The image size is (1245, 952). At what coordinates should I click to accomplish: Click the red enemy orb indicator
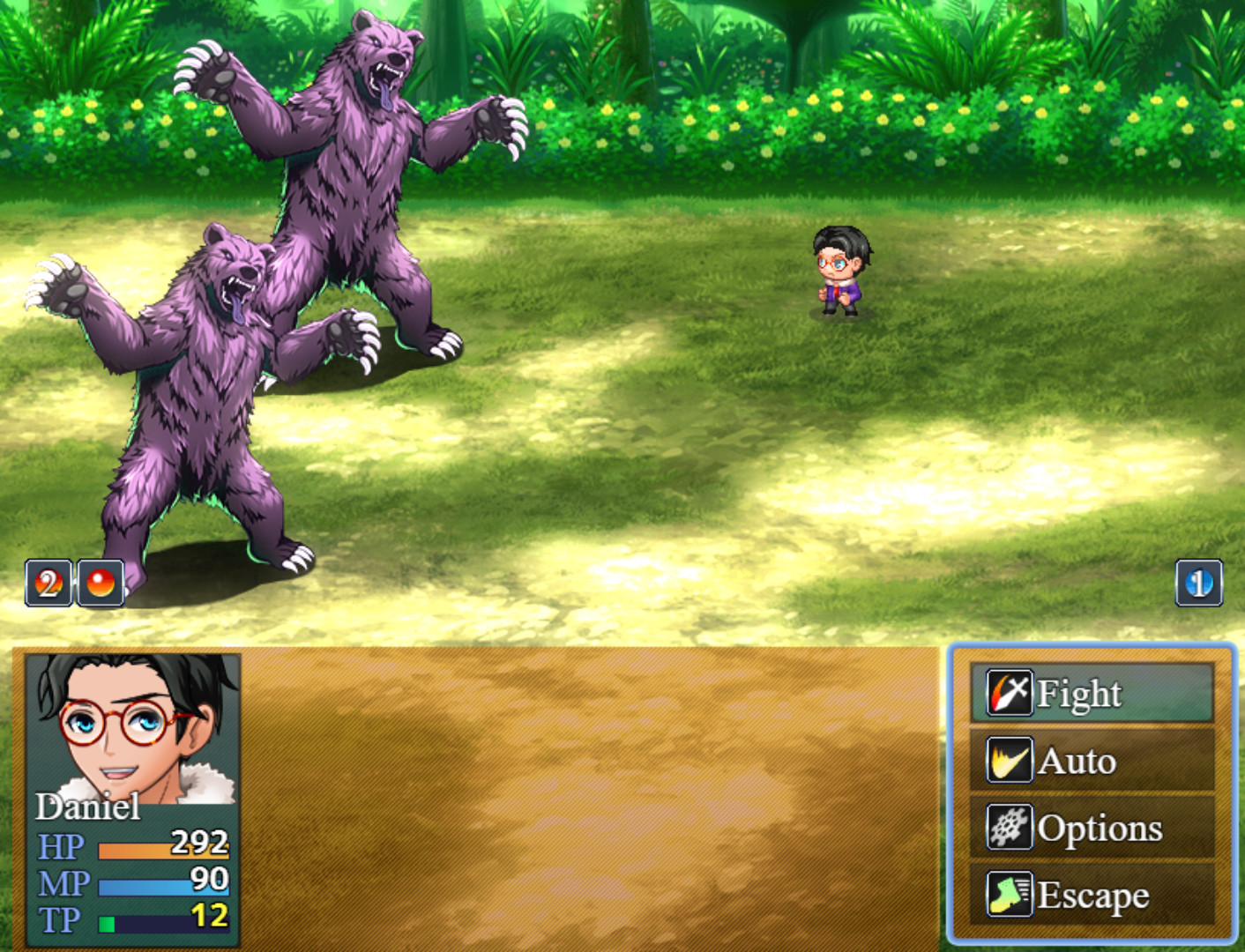[100, 582]
